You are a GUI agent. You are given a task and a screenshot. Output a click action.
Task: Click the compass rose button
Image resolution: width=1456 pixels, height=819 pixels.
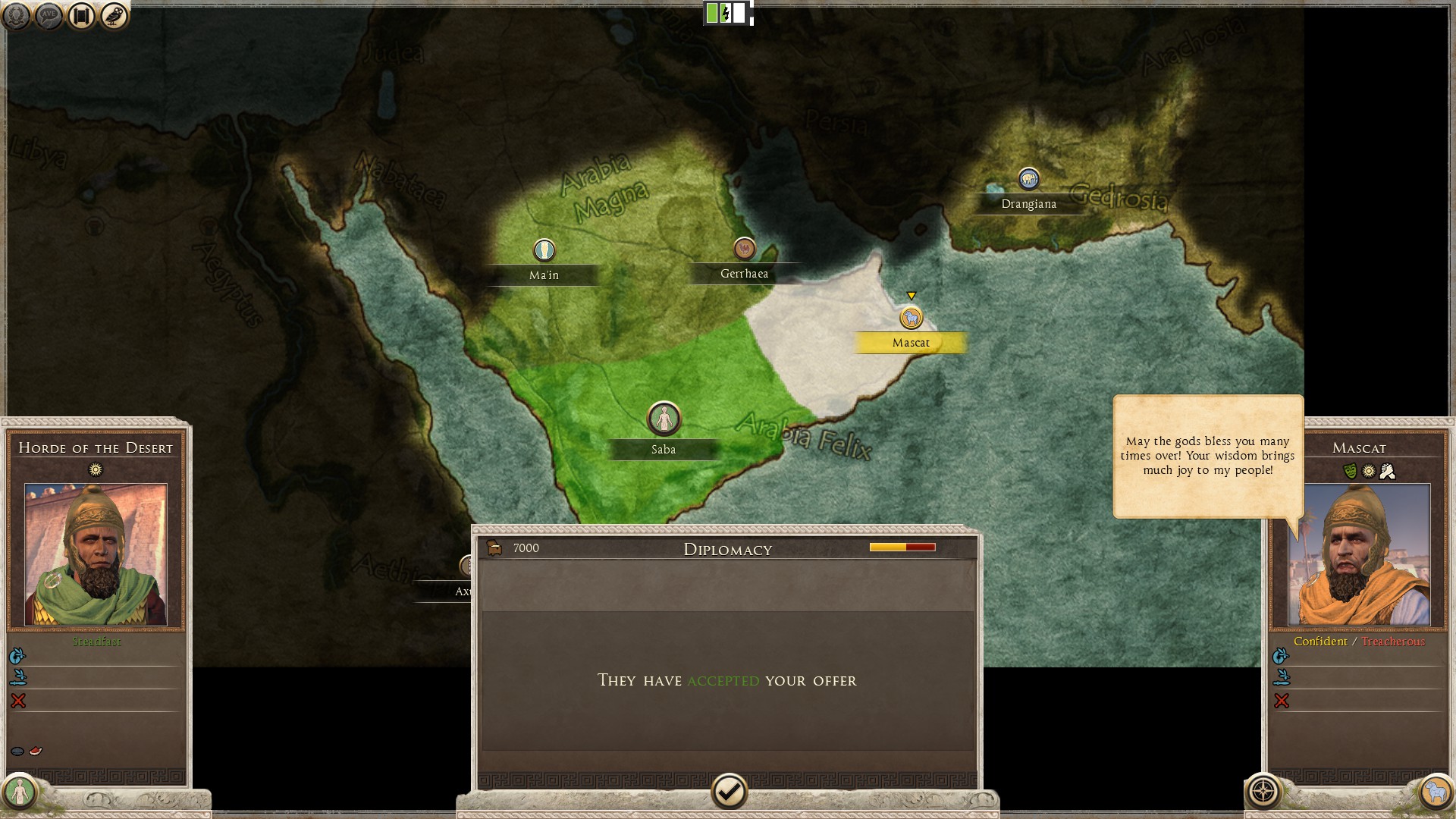1263,792
